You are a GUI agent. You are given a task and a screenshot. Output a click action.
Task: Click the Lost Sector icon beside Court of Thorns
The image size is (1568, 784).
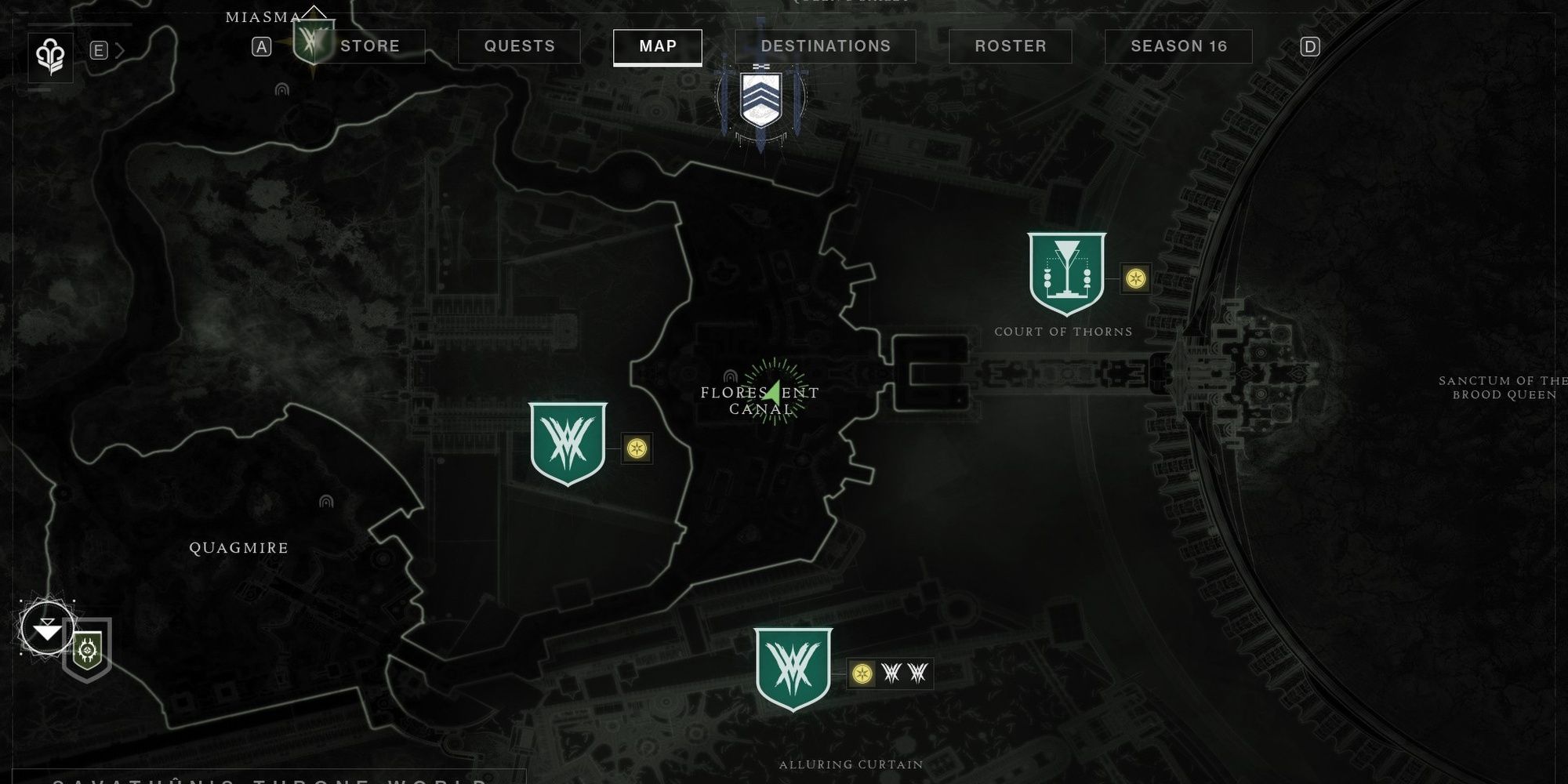pos(1135,278)
